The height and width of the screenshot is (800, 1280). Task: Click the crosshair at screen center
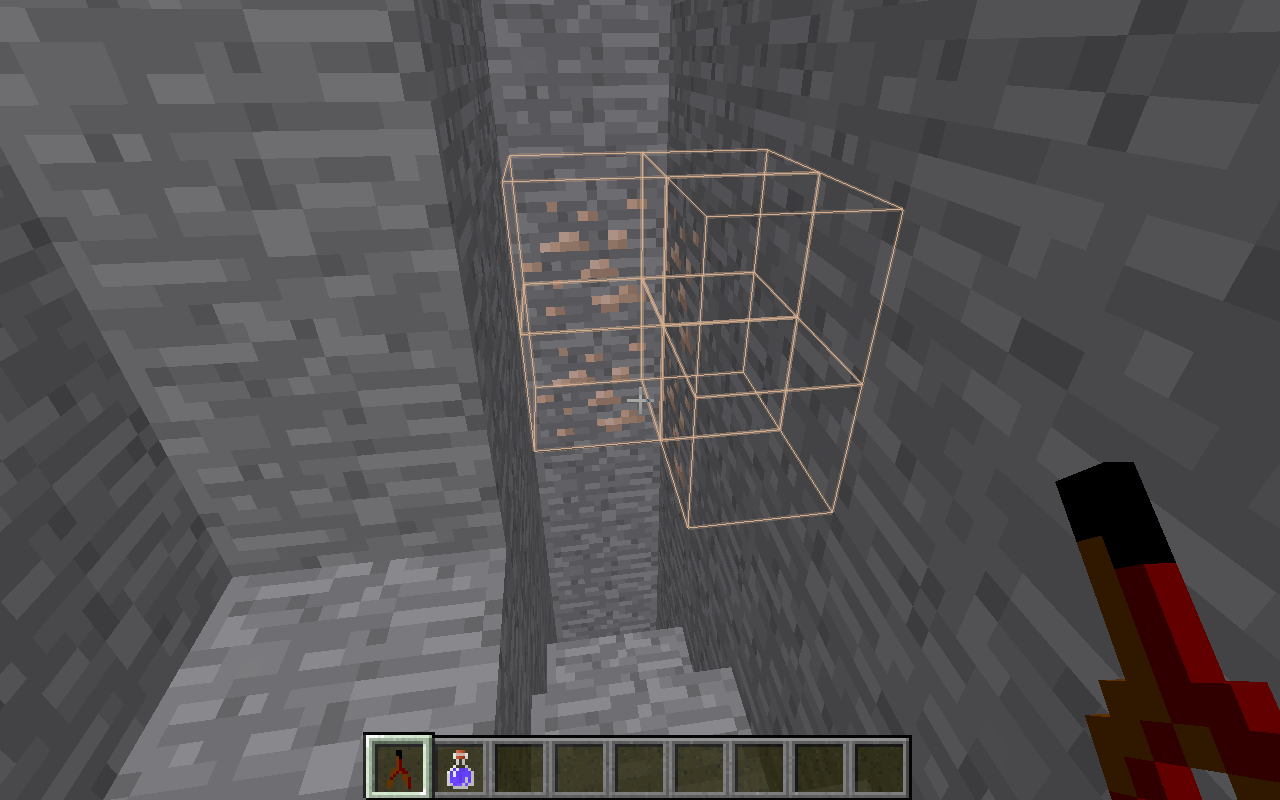(640, 400)
